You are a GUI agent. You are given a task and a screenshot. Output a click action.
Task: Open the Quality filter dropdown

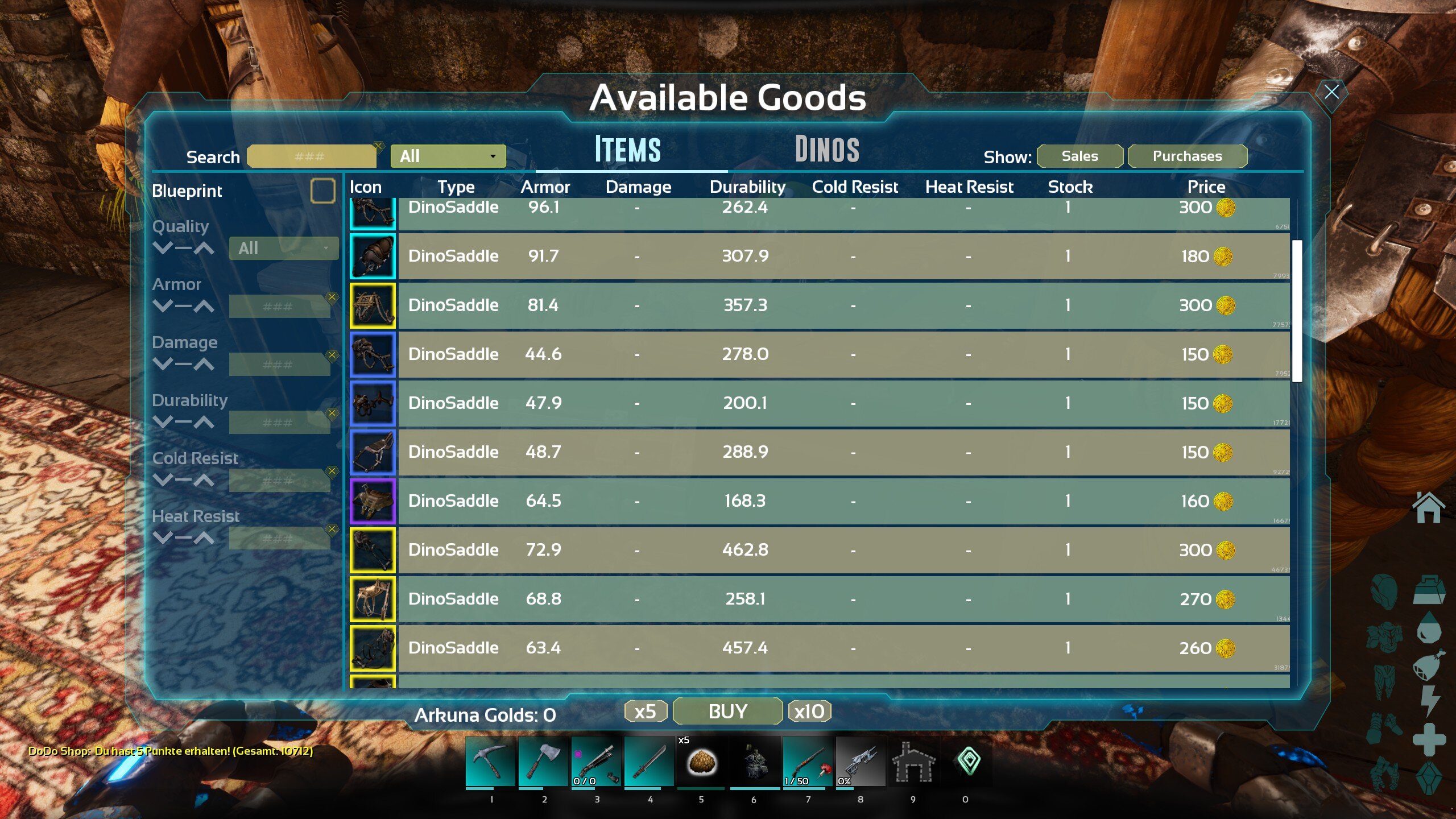pyautogui.click(x=283, y=249)
